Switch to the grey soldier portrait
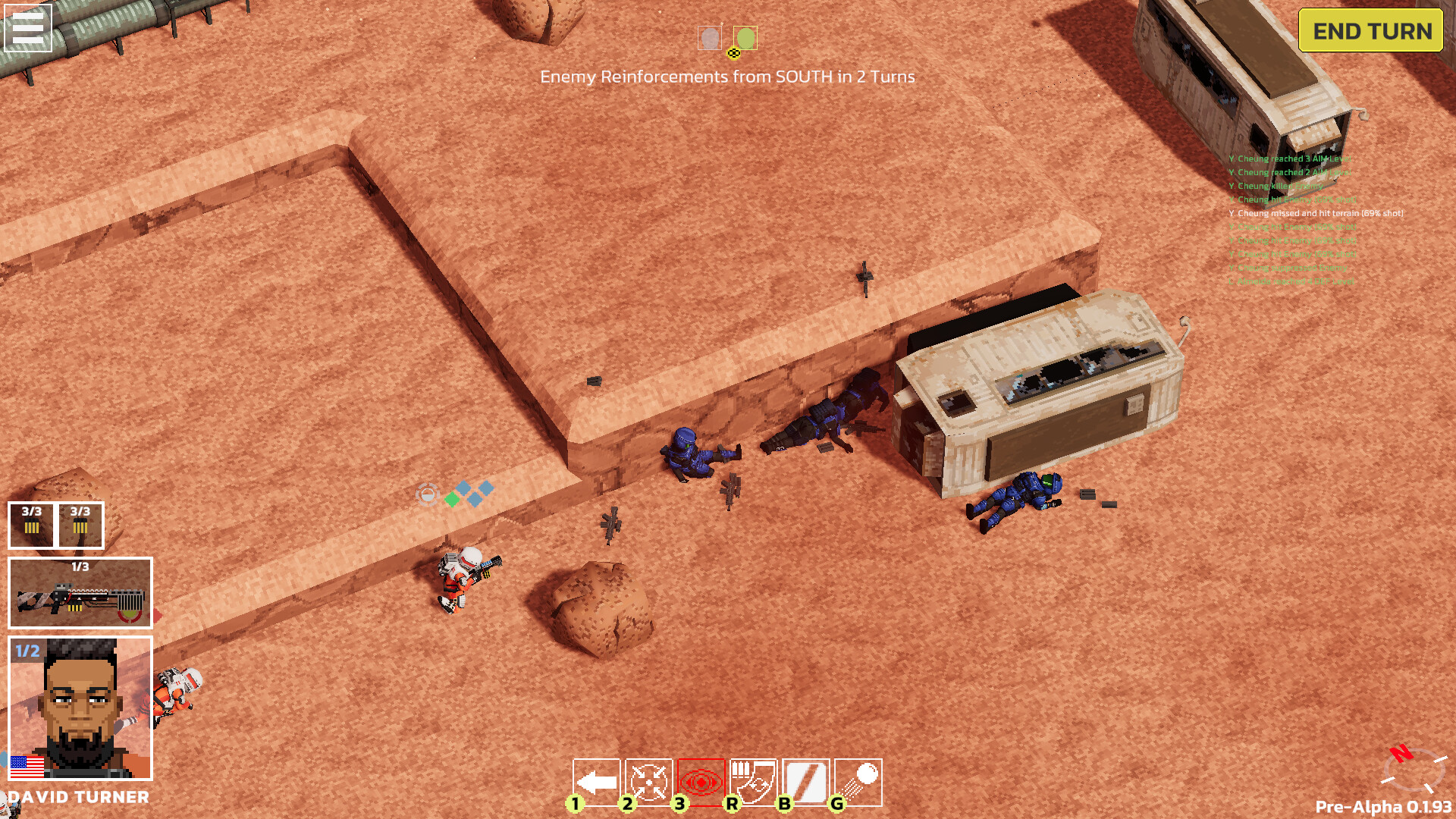Screen dimensions: 1456x819 710,37
